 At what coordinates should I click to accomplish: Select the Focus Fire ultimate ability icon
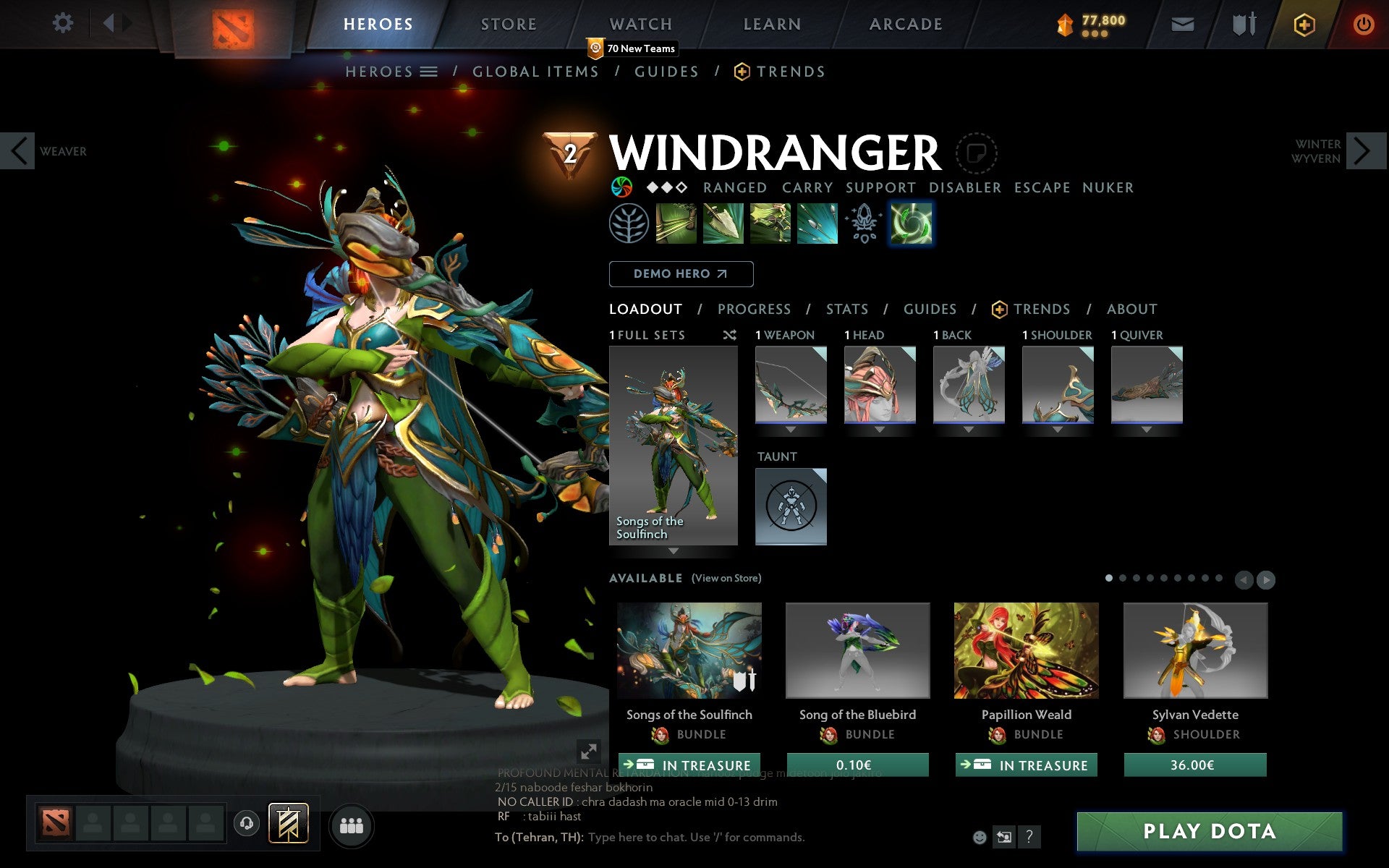(x=816, y=224)
